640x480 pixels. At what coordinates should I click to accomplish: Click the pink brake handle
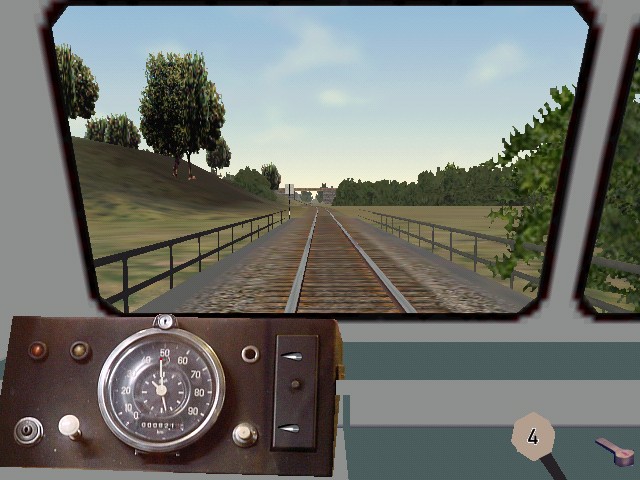click(615, 453)
